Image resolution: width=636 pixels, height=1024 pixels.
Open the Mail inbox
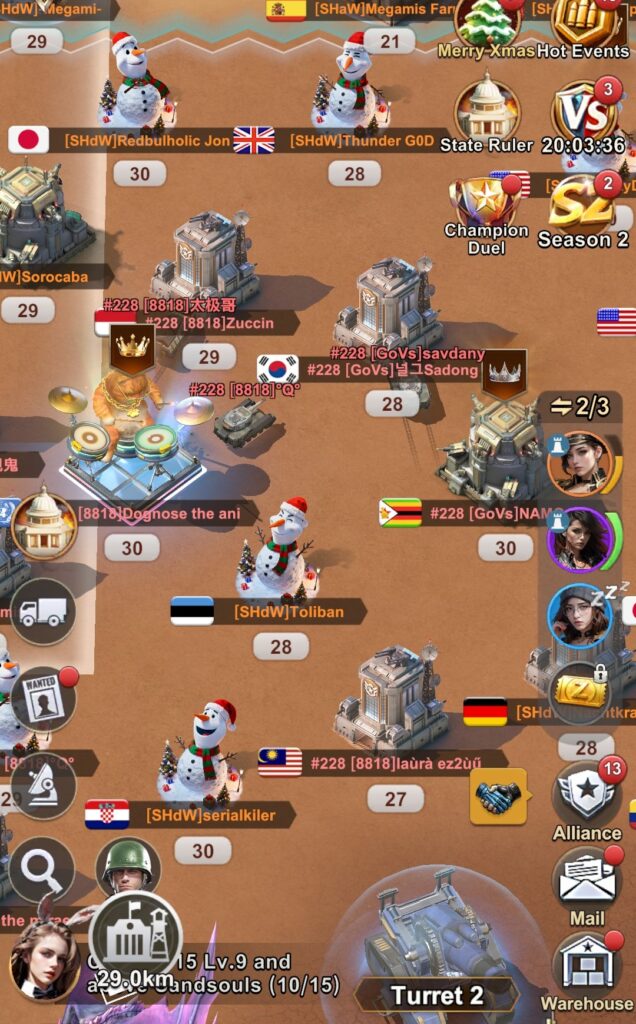coord(586,881)
